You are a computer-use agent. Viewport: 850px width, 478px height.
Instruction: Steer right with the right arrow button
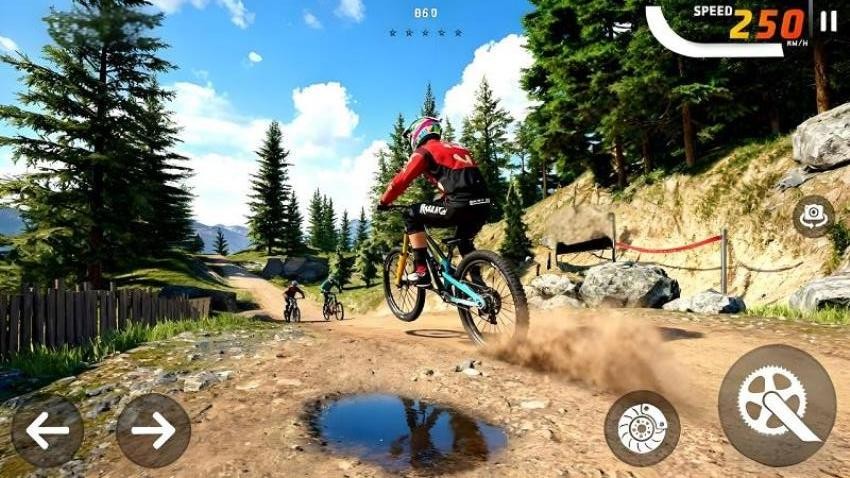[153, 431]
